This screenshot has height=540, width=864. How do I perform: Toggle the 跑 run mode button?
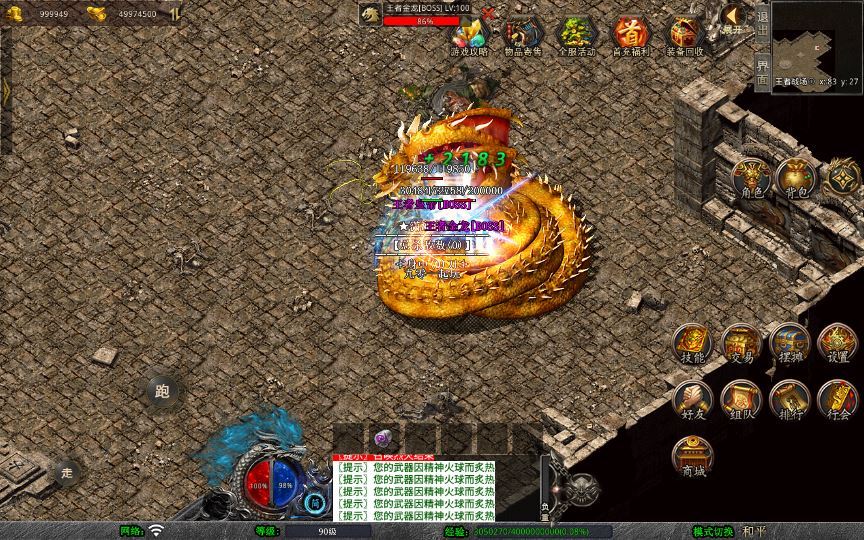coord(163,392)
